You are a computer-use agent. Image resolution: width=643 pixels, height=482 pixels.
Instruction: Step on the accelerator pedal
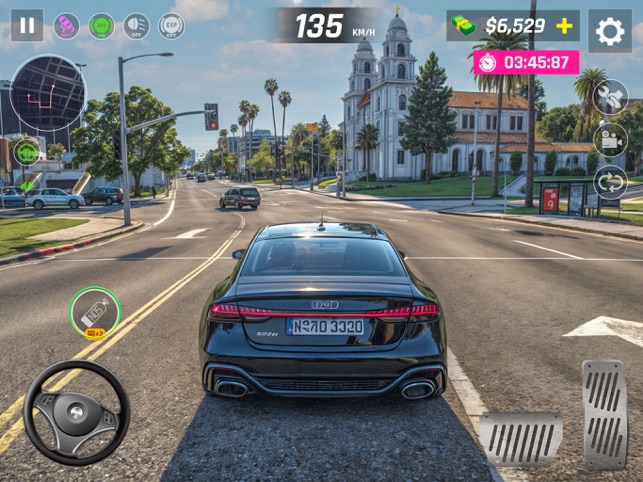(x=604, y=412)
